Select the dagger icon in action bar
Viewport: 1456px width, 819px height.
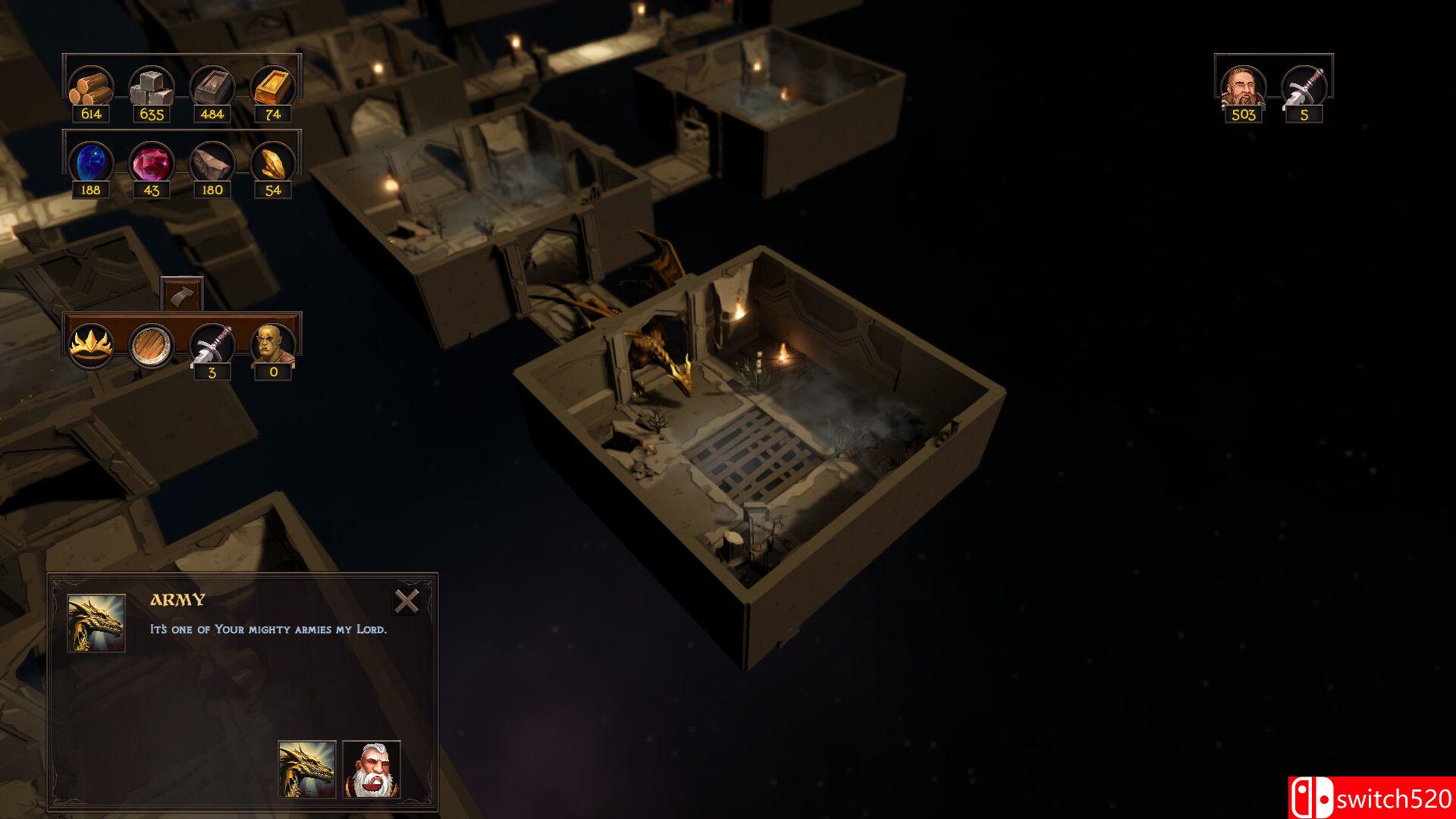212,345
